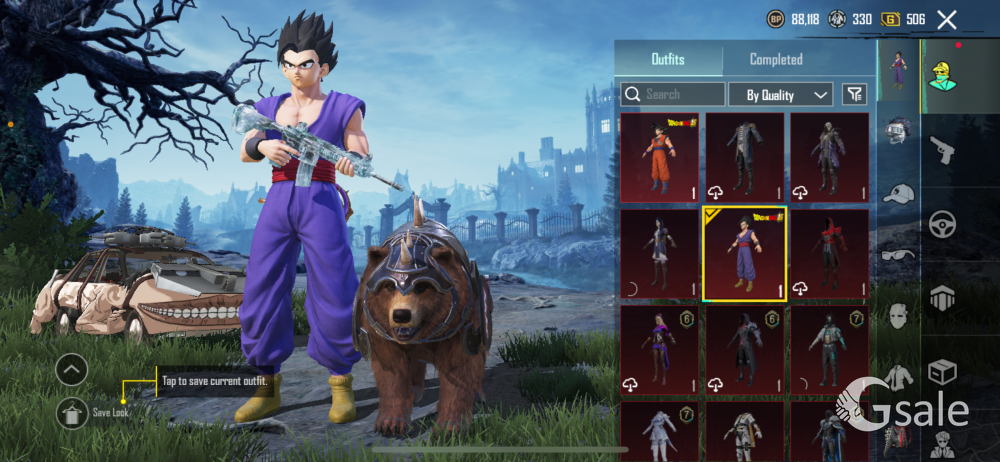Screen dimensions: 1000x462
Task: Select the face mask category
Action: coord(898,318)
